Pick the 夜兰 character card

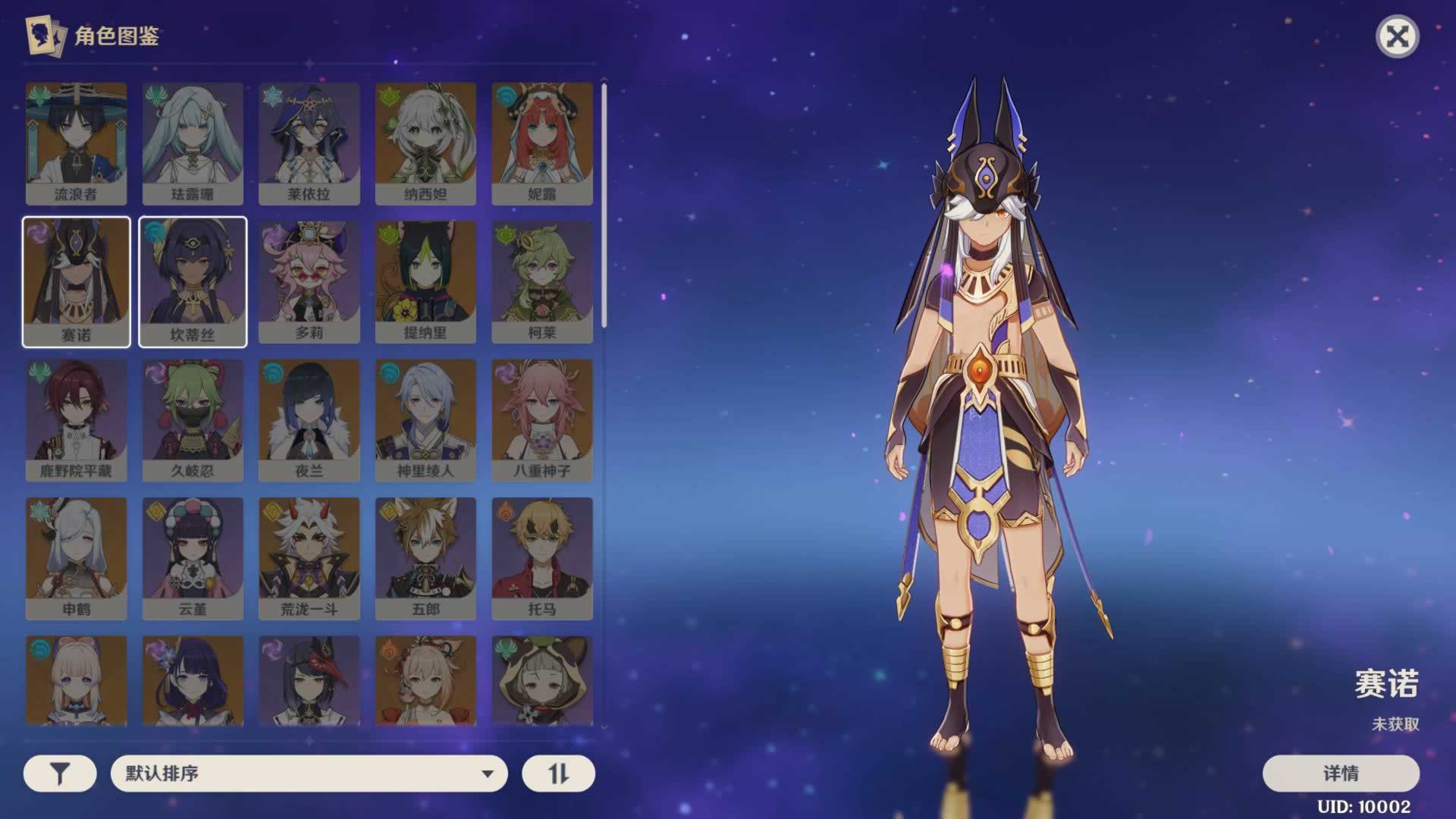click(309, 420)
